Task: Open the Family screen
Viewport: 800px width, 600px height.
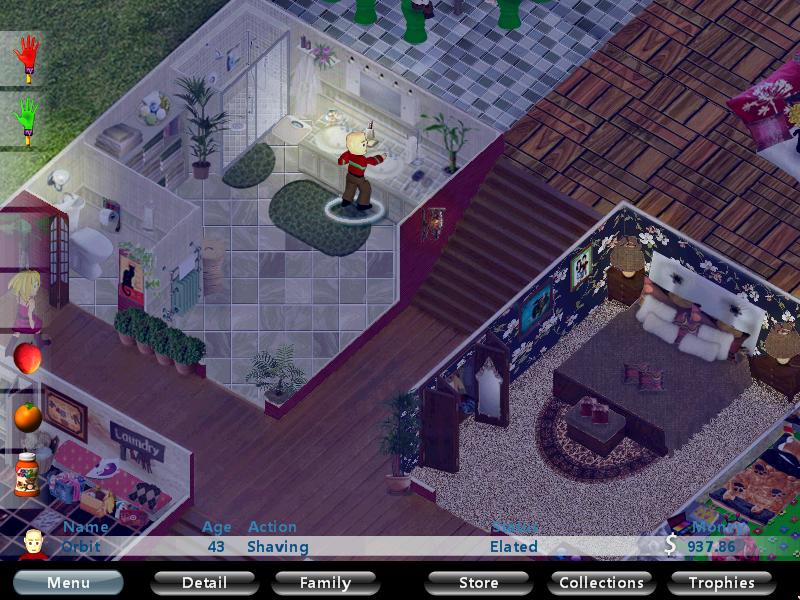Action: pos(326,582)
